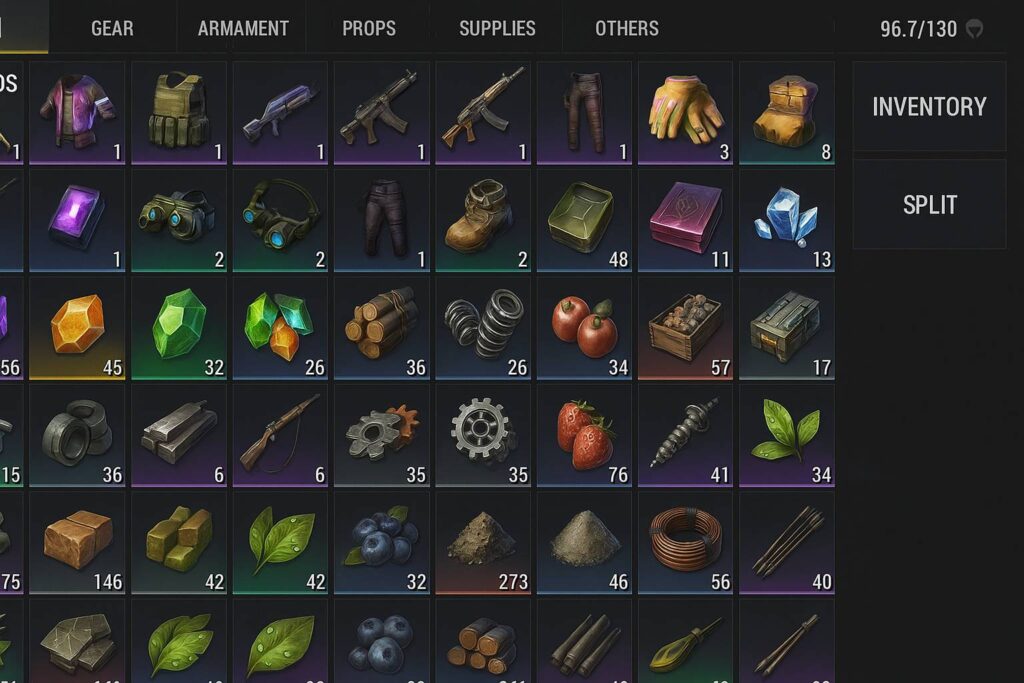This screenshot has width=1024, height=683.
Task: Switch to the Gear tab
Action: tap(112, 28)
